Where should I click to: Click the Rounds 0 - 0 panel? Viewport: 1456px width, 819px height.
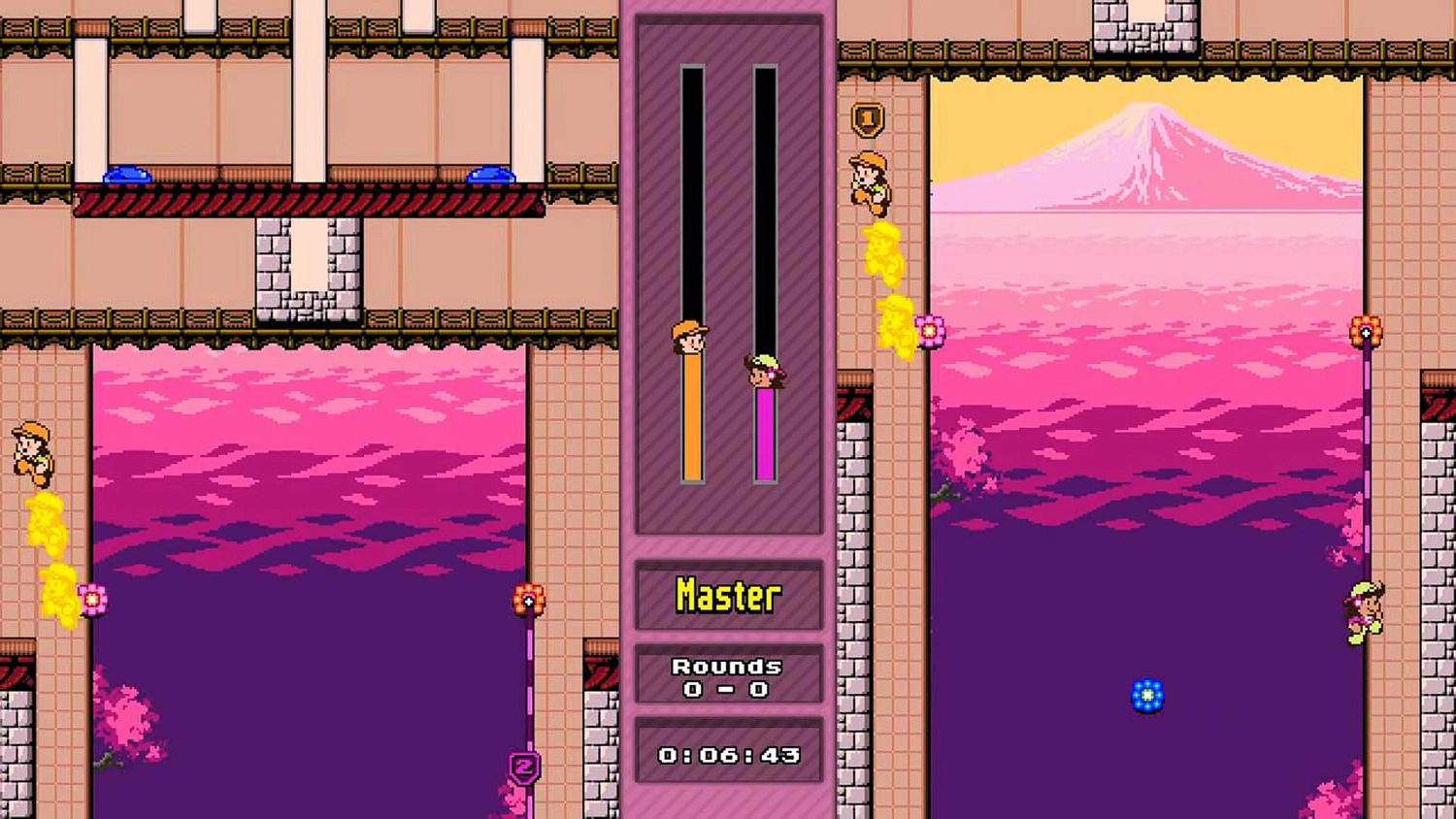pos(728,675)
